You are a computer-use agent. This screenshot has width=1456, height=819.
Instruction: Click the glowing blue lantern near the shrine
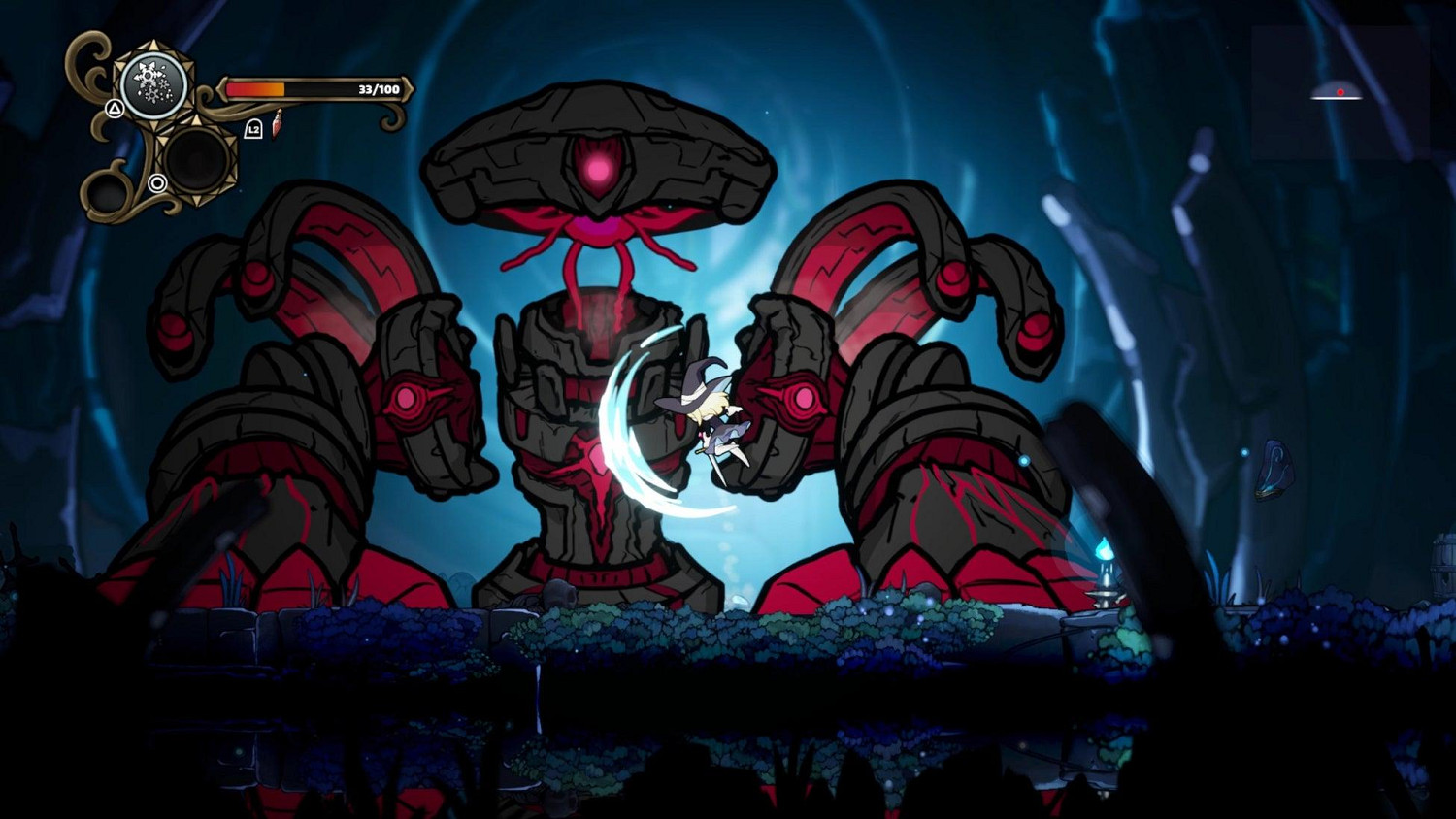click(x=1103, y=549)
